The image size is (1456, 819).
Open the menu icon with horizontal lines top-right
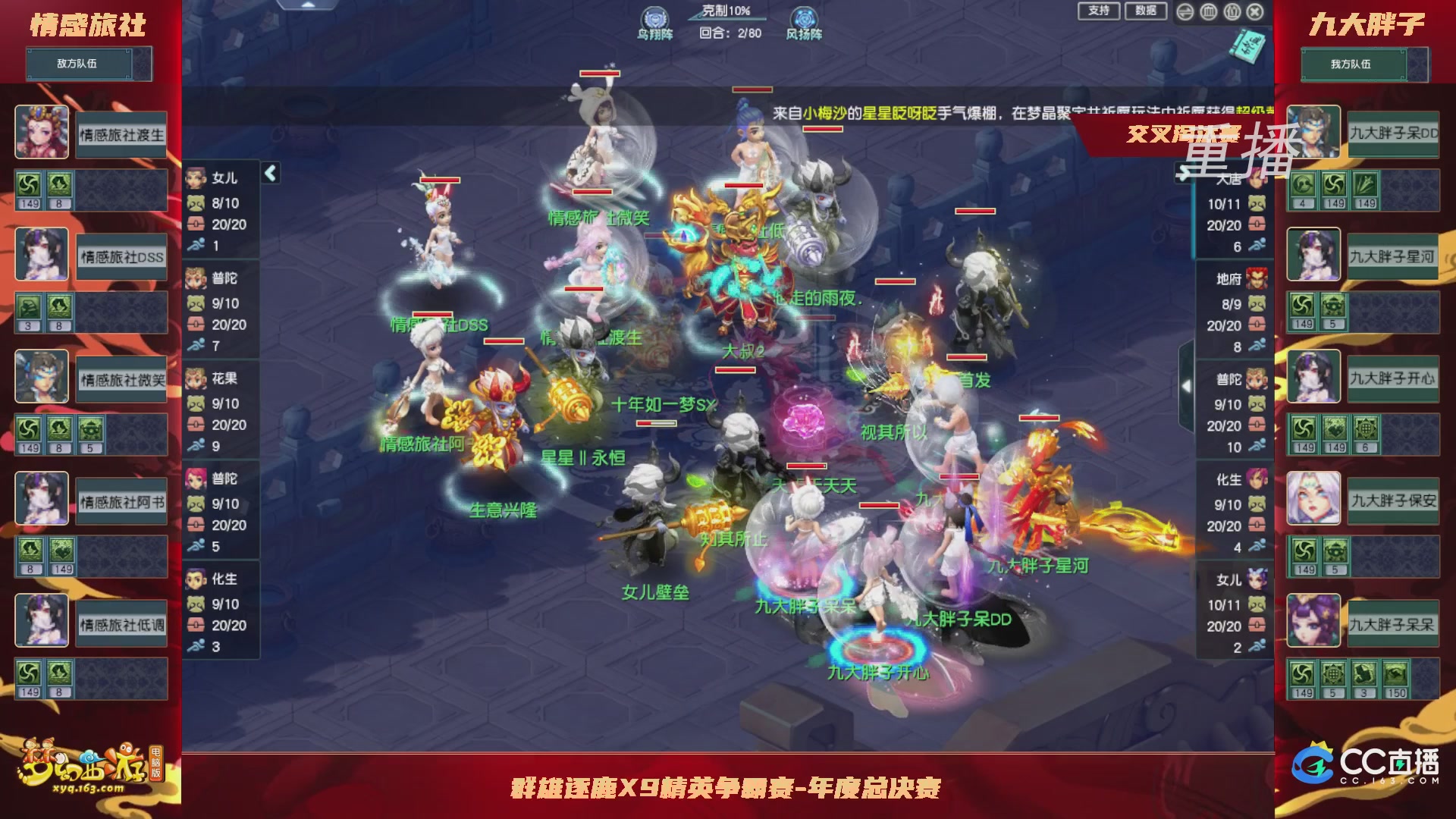(1185, 11)
